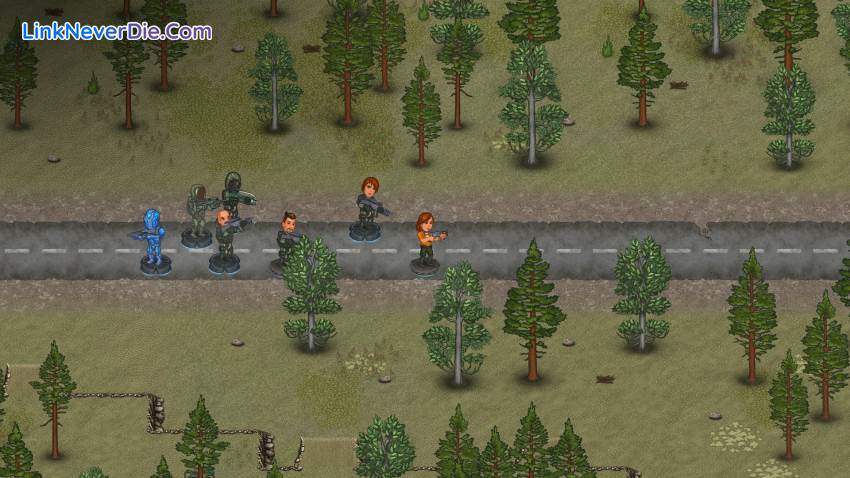
Task: Select the red-haired woman with rifle
Action: click(x=367, y=206)
